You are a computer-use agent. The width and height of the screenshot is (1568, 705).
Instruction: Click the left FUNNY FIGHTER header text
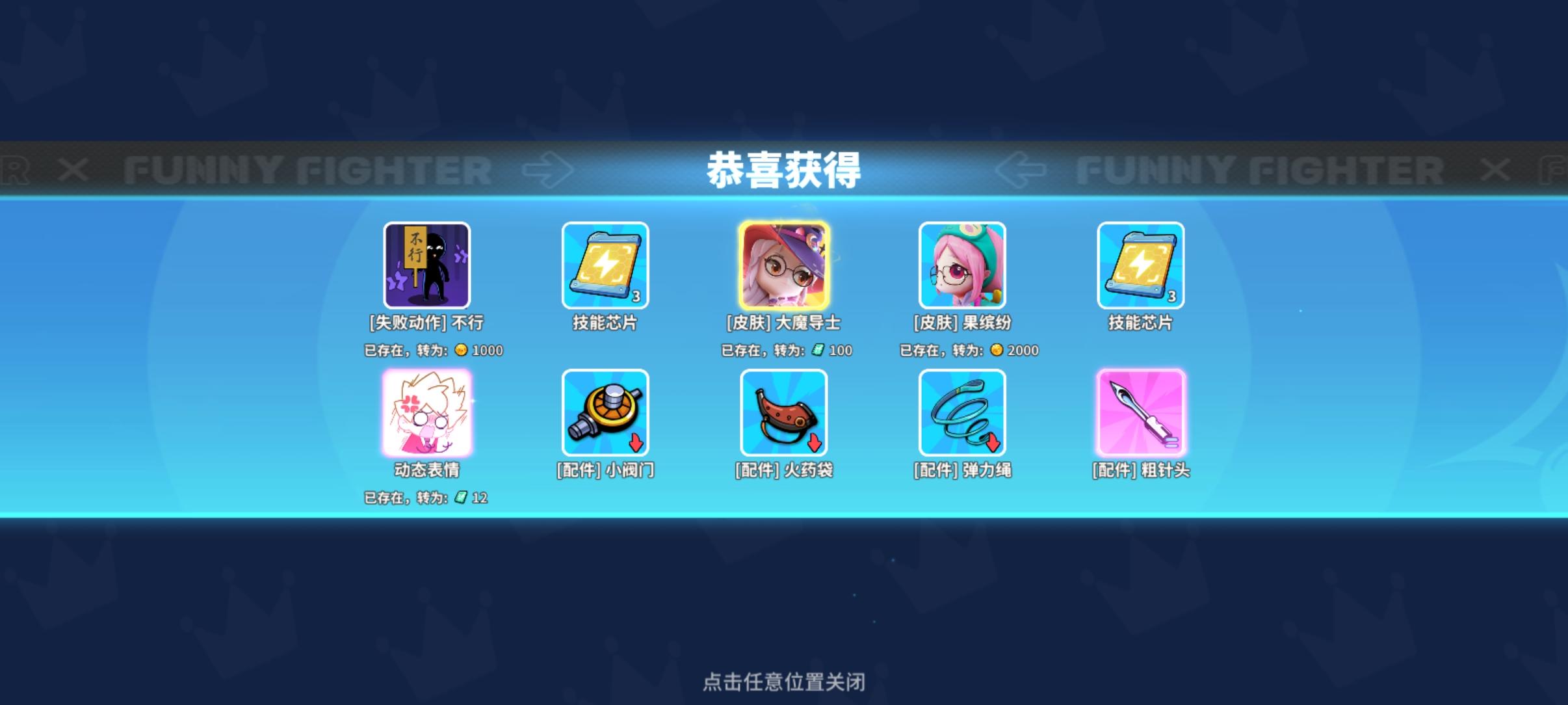click(307, 169)
